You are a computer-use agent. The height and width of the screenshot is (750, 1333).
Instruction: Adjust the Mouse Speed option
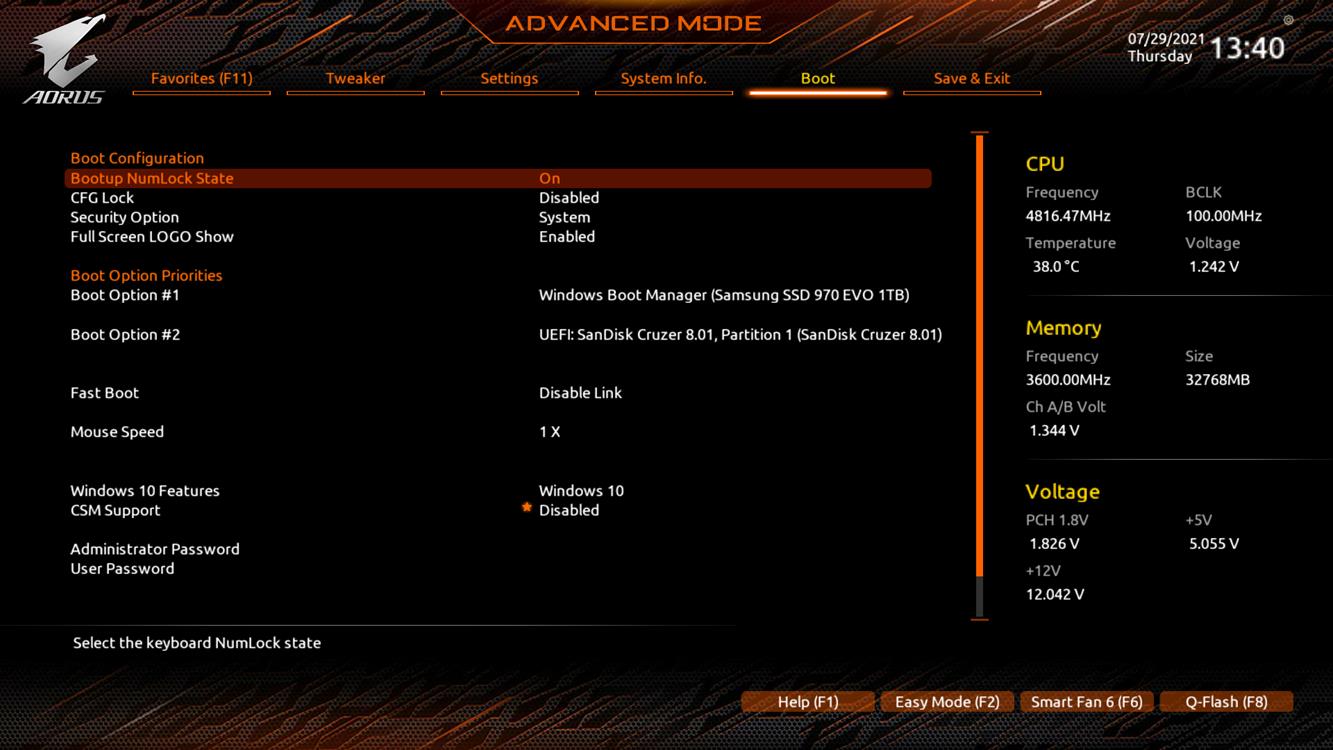point(117,432)
